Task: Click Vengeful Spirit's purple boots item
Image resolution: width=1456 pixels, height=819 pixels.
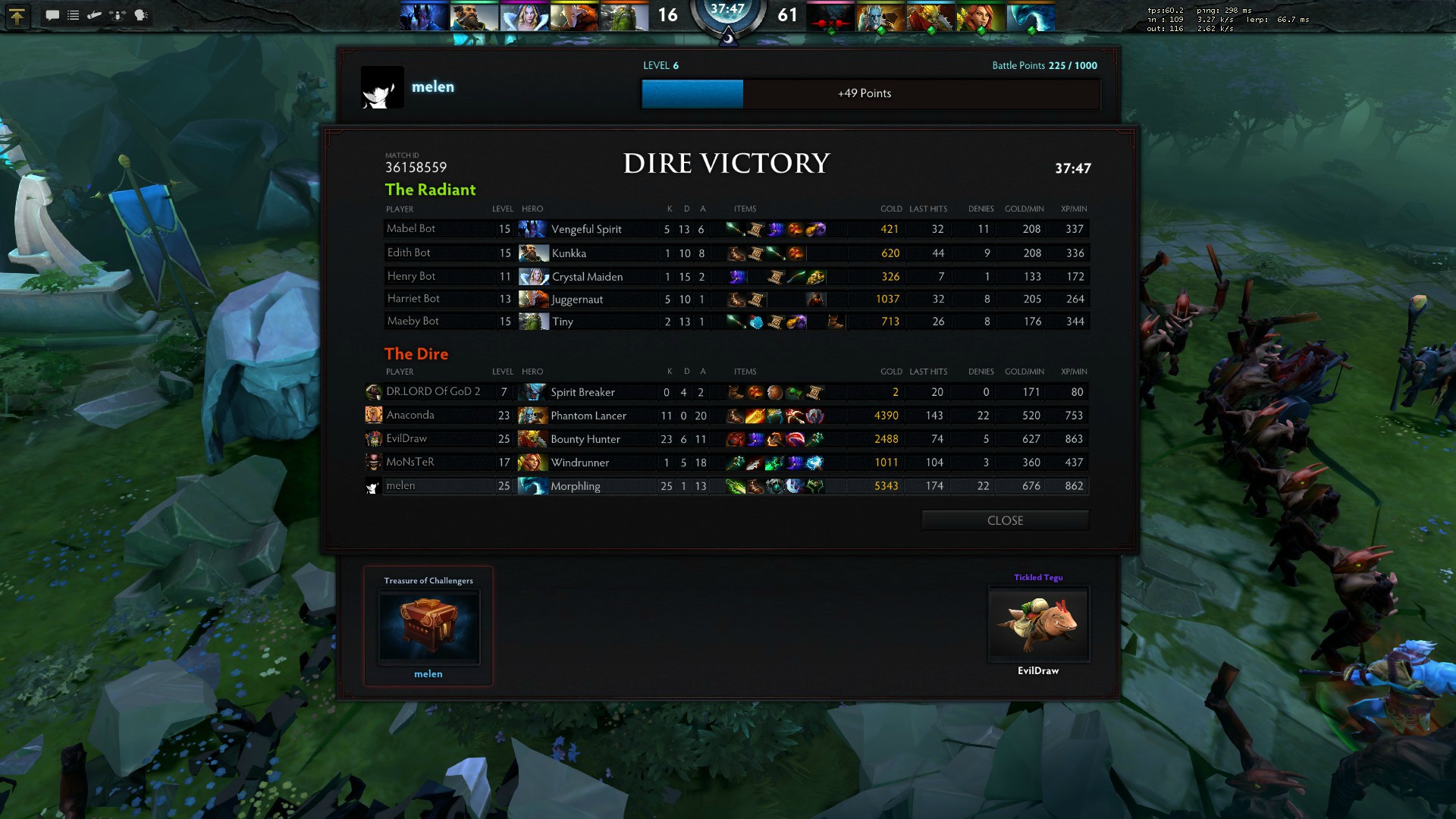Action: [775, 230]
